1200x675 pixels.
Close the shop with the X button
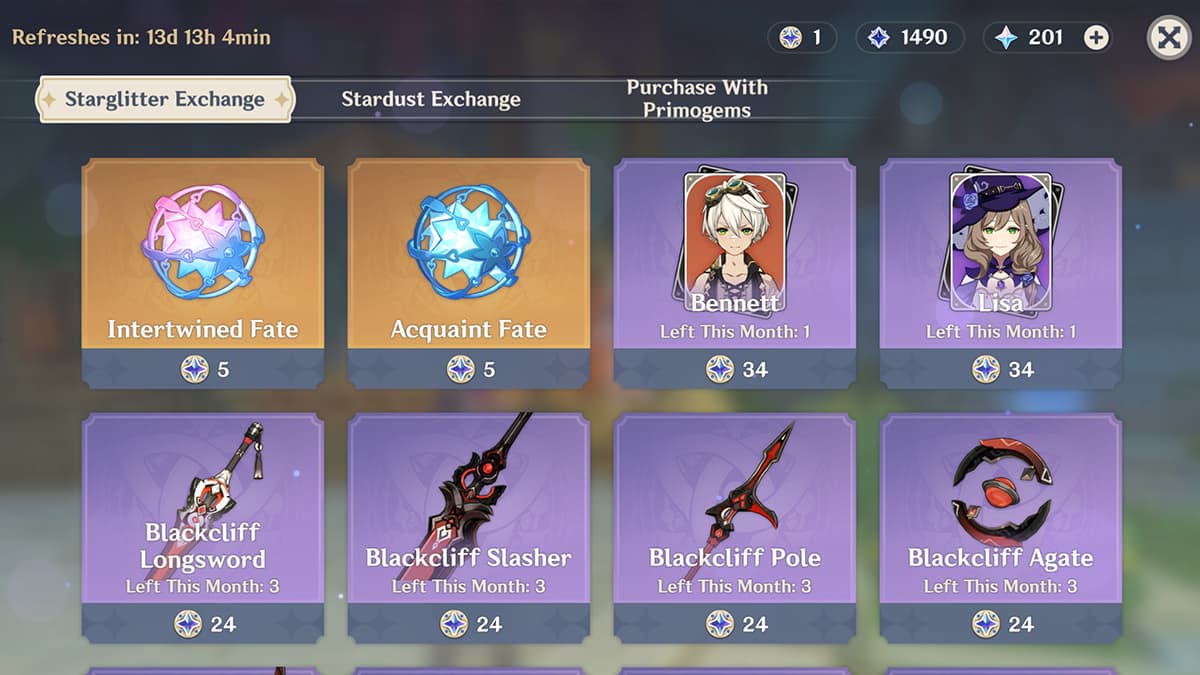pyautogui.click(x=1168, y=38)
